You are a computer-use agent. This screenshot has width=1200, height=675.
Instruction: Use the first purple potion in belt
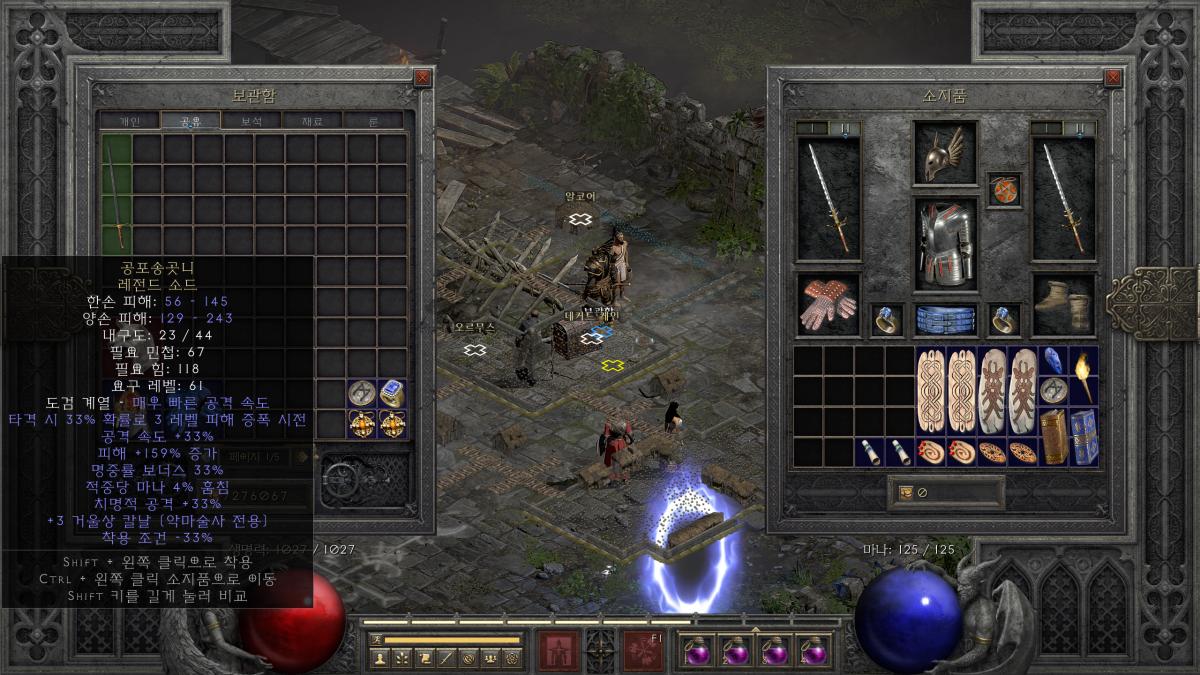[x=697, y=651]
